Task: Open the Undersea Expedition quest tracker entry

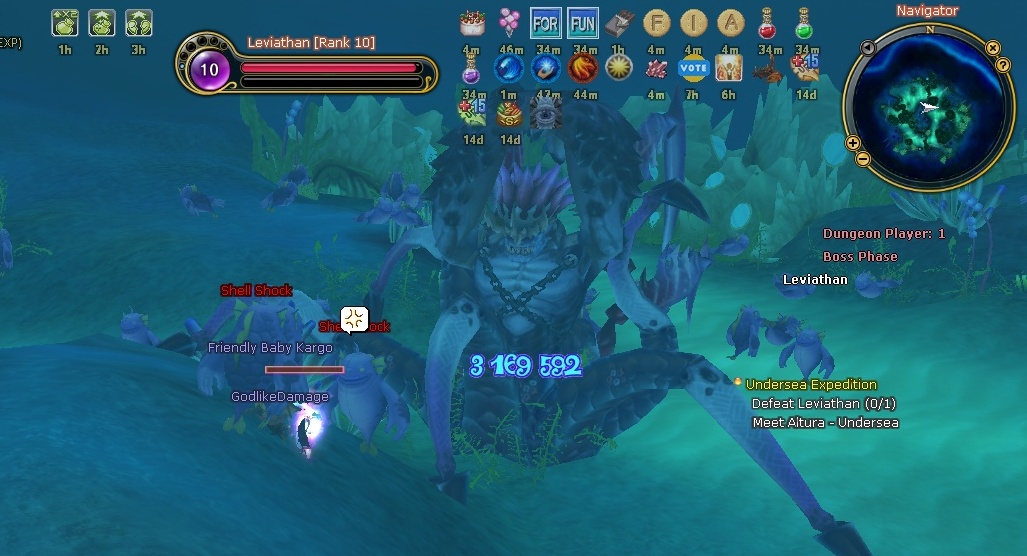Action: click(x=811, y=384)
